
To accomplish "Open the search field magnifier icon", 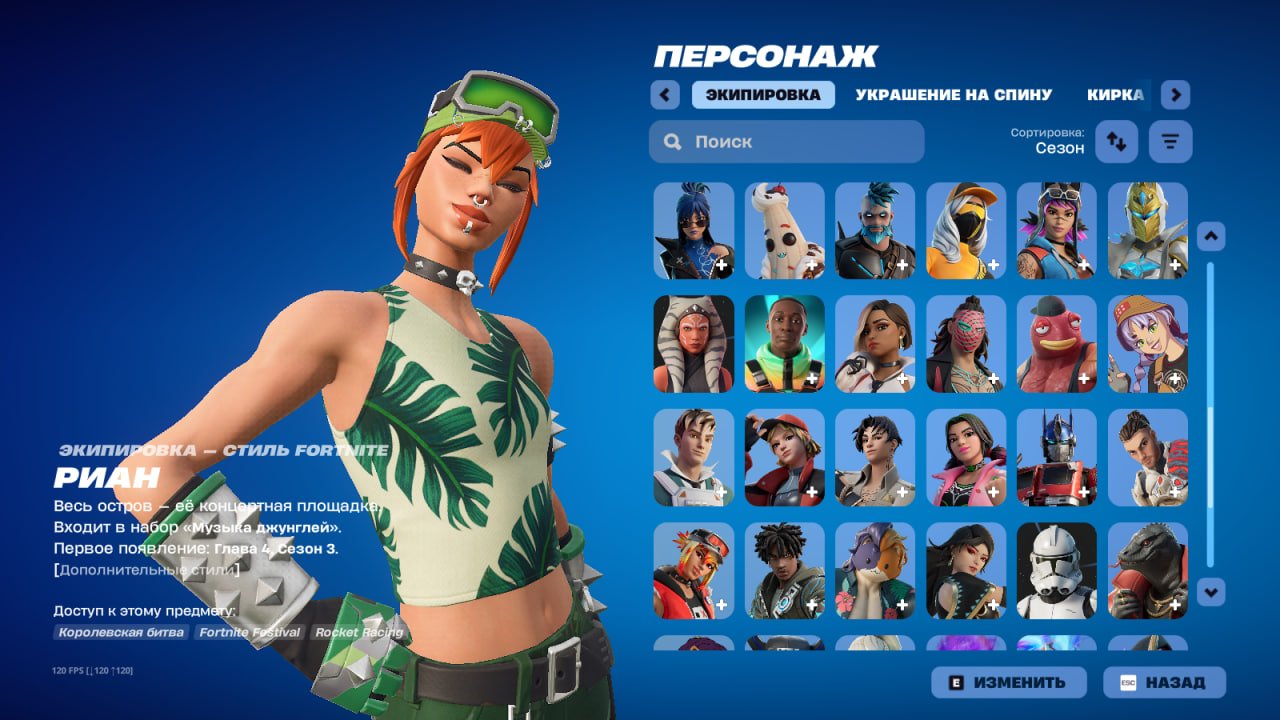I will click(672, 141).
